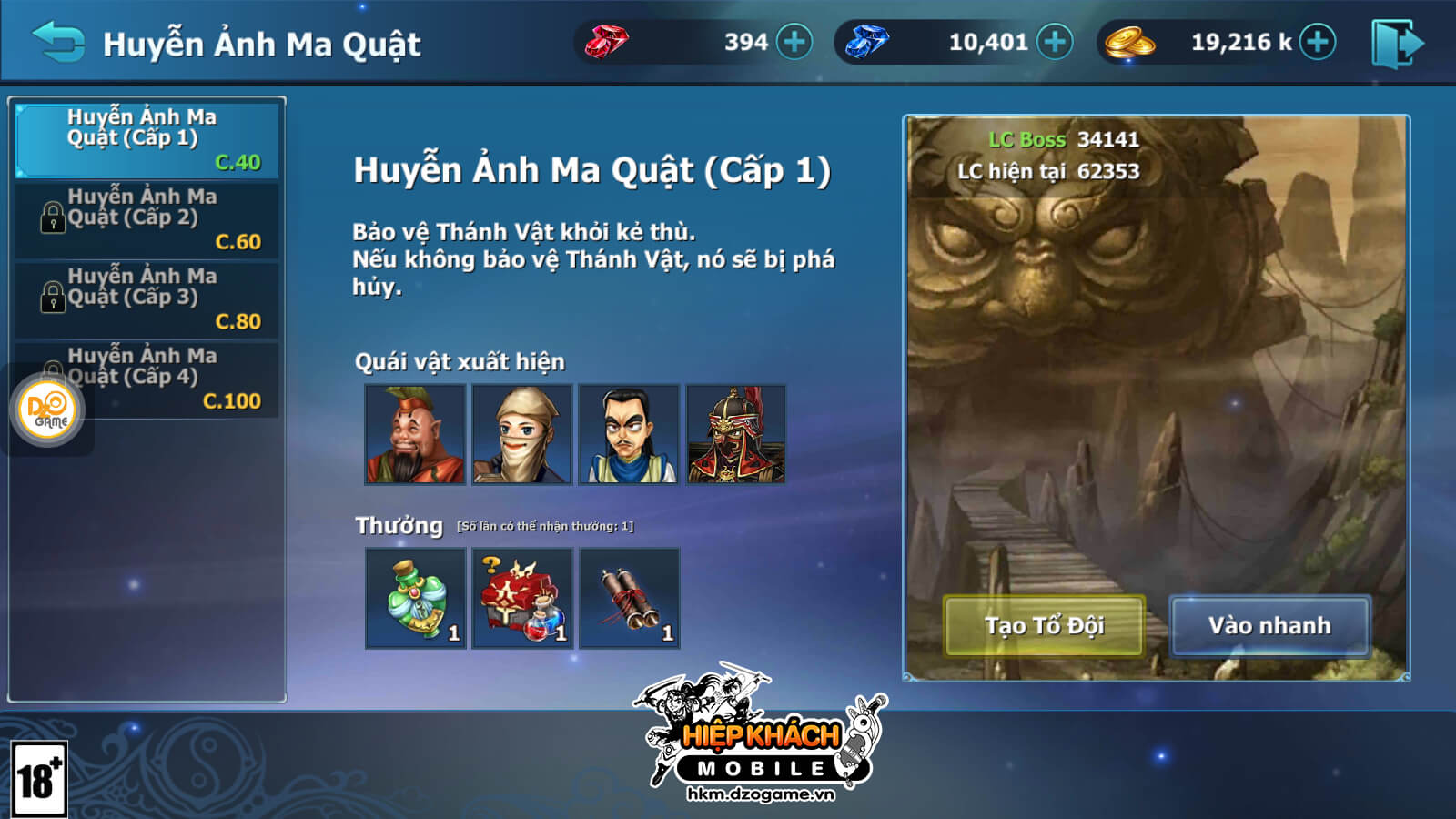Screen dimensions: 1456x819
Task: Add more gold coins with plus button
Action: click(1317, 42)
